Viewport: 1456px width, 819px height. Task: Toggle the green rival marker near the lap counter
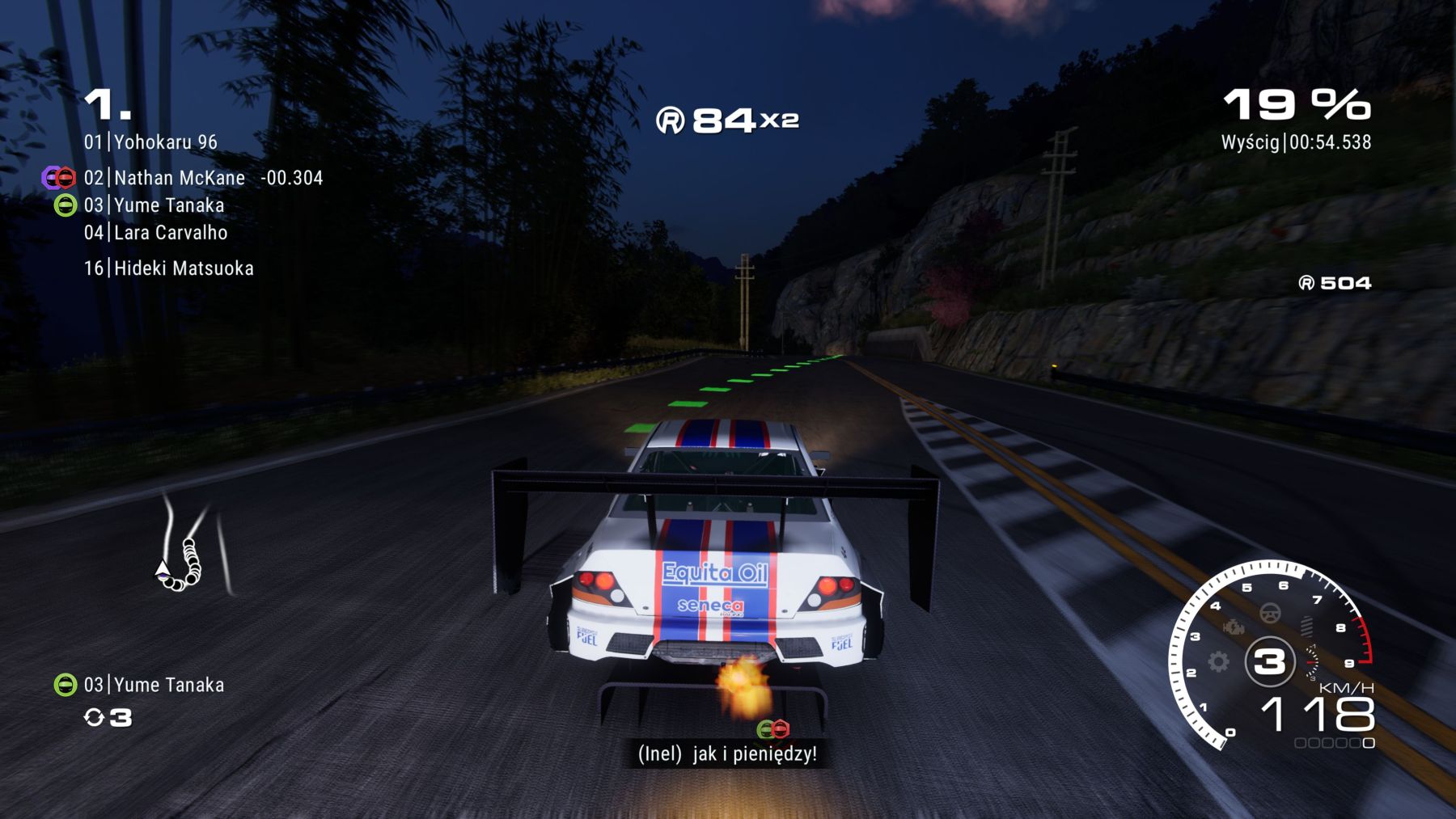[x=65, y=685]
